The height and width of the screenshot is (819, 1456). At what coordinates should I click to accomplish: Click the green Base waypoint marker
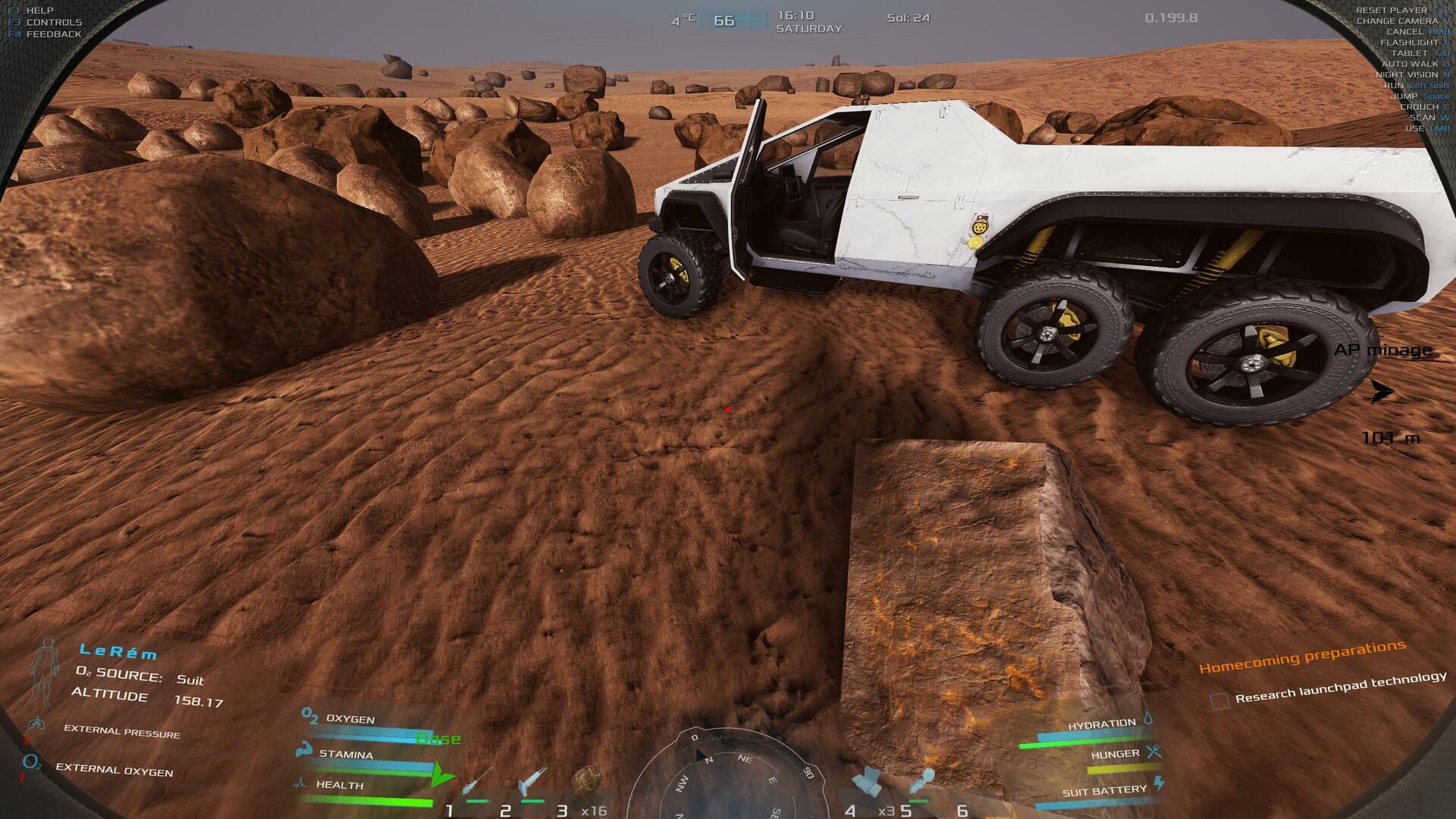click(441, 775)
